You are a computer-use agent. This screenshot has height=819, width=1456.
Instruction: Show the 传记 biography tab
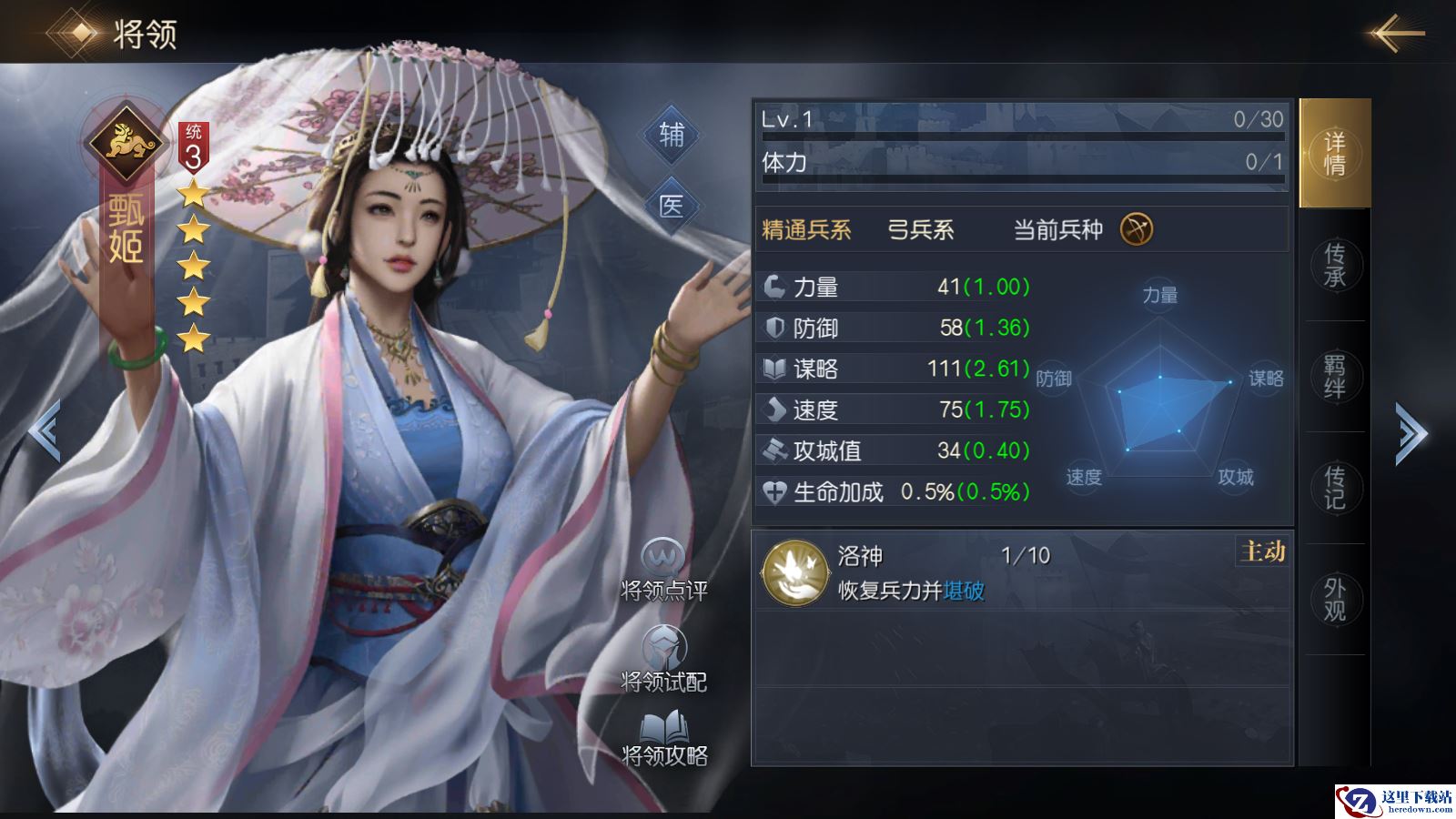[x=1334, y=488]
